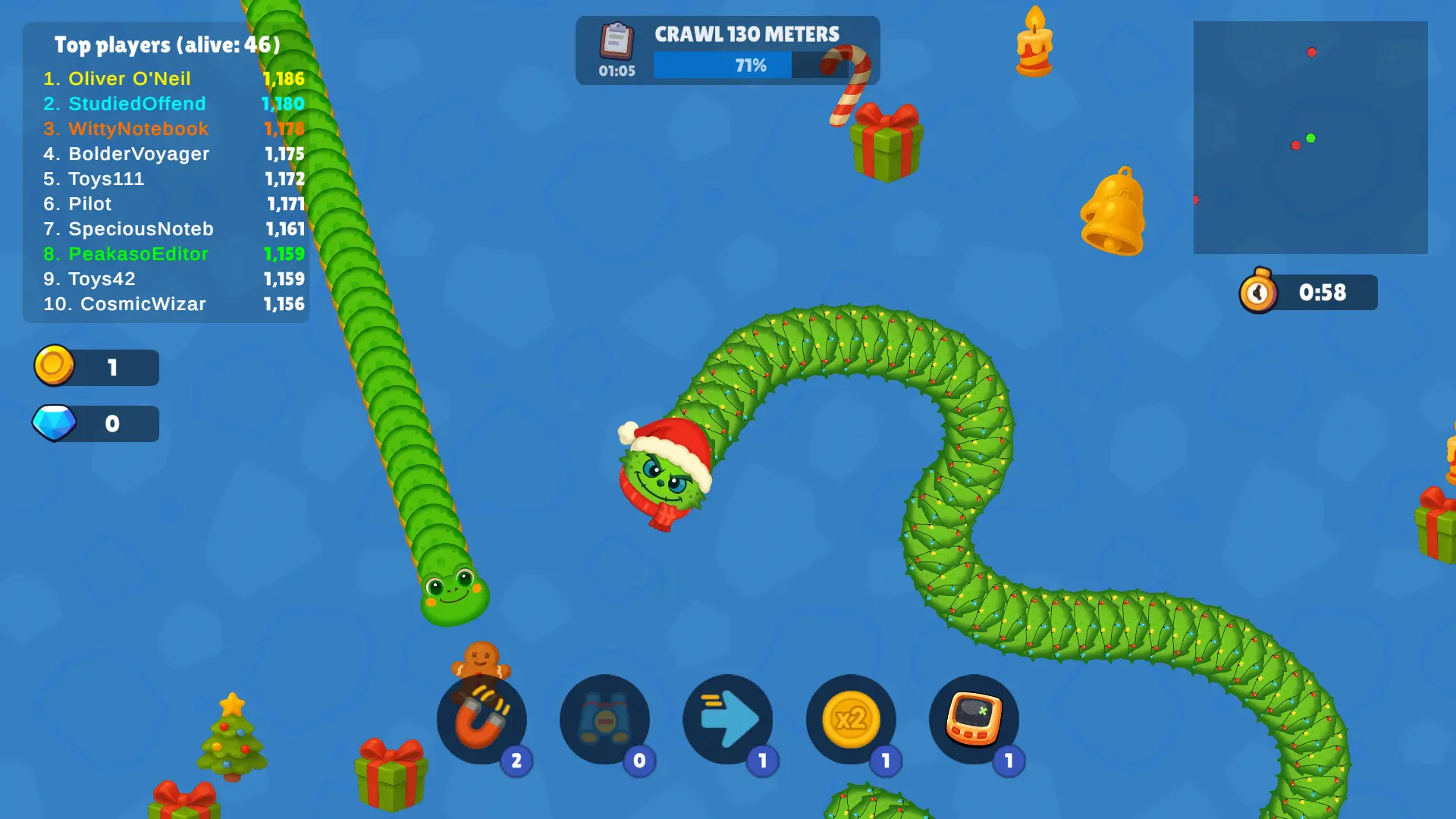Click the stopwatch timer icon

1258,291
